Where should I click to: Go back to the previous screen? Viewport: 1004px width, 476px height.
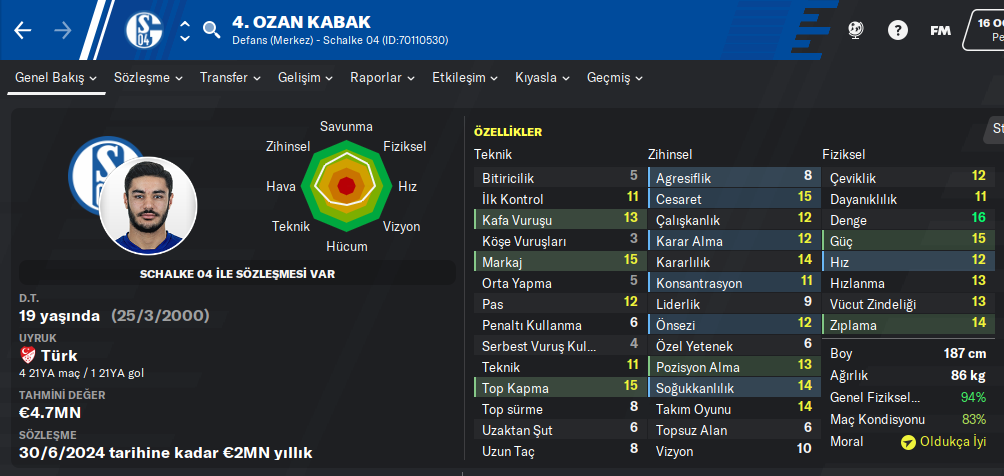[x=23, y=30]
